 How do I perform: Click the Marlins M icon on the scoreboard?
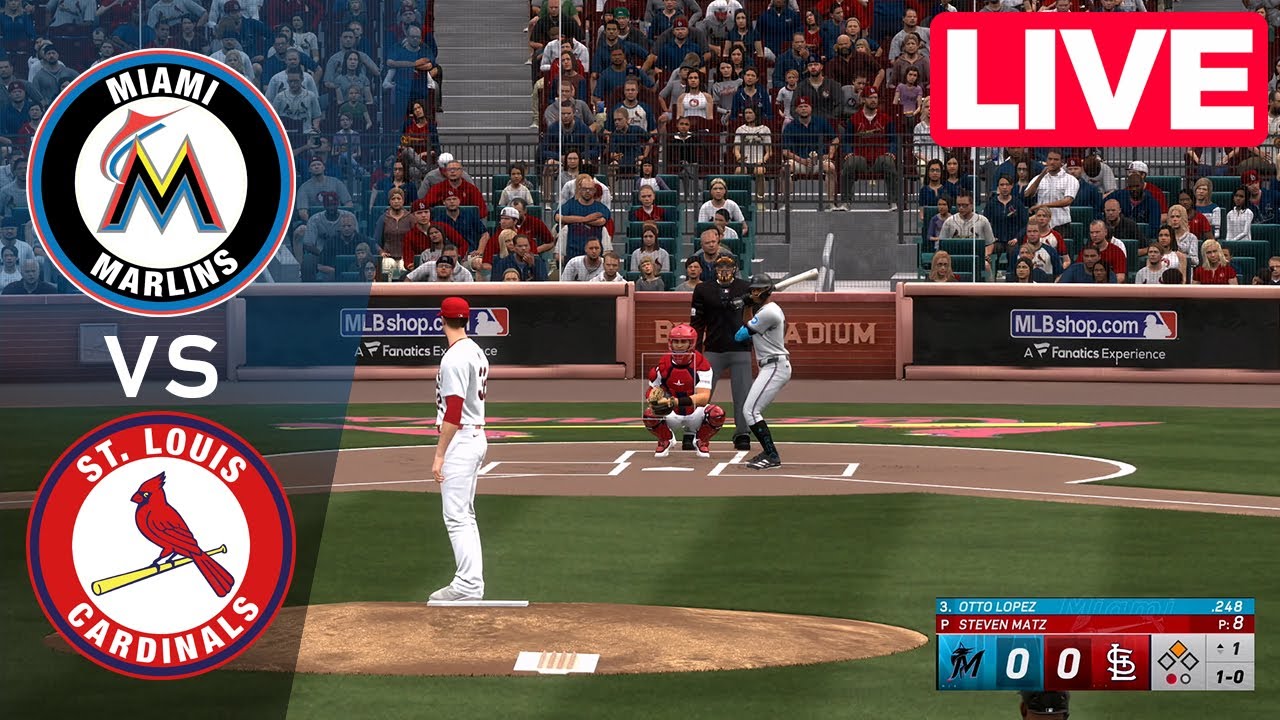pos(963,662)
